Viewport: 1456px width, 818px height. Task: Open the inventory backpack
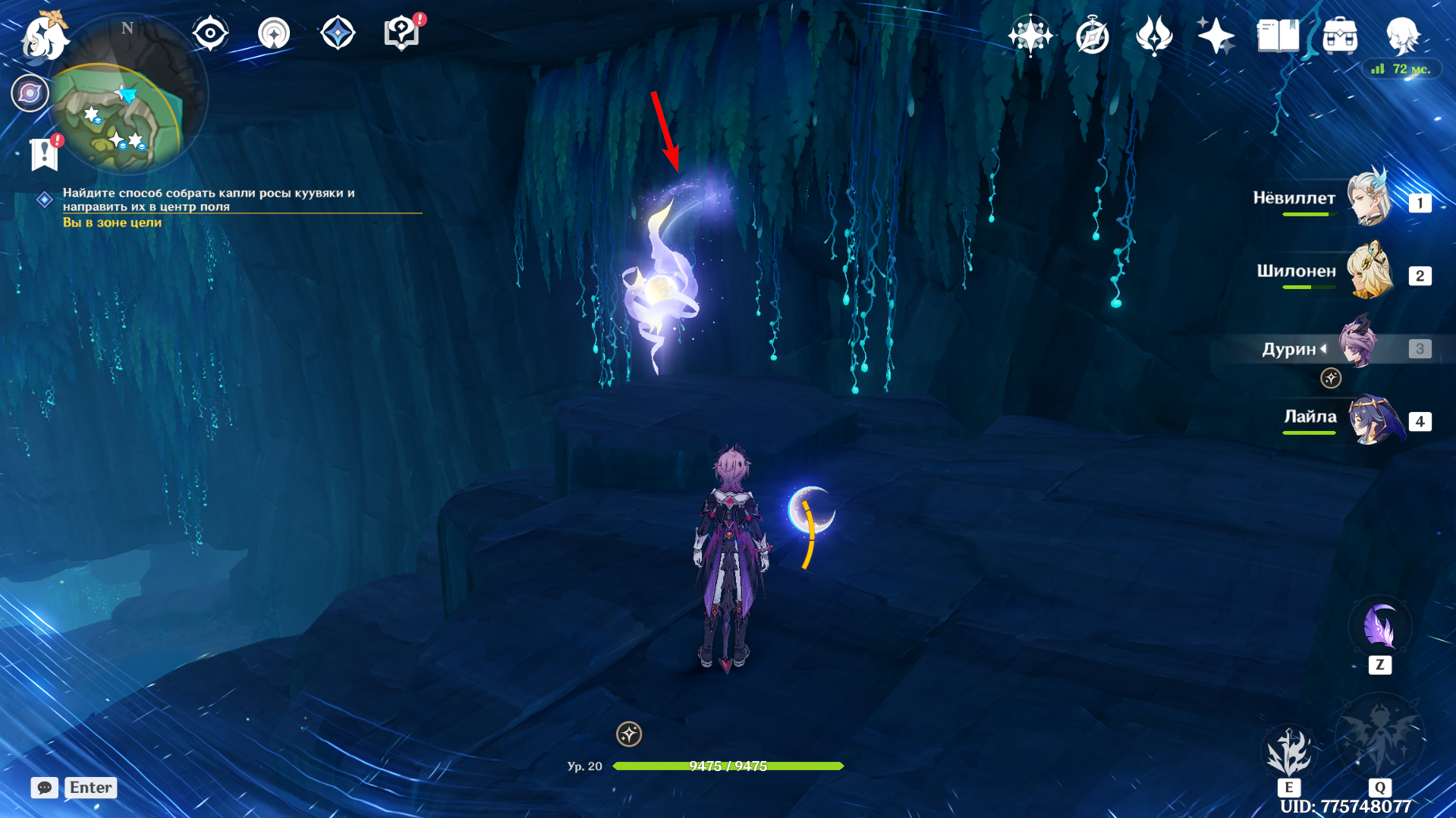(x=1340, y=36)
